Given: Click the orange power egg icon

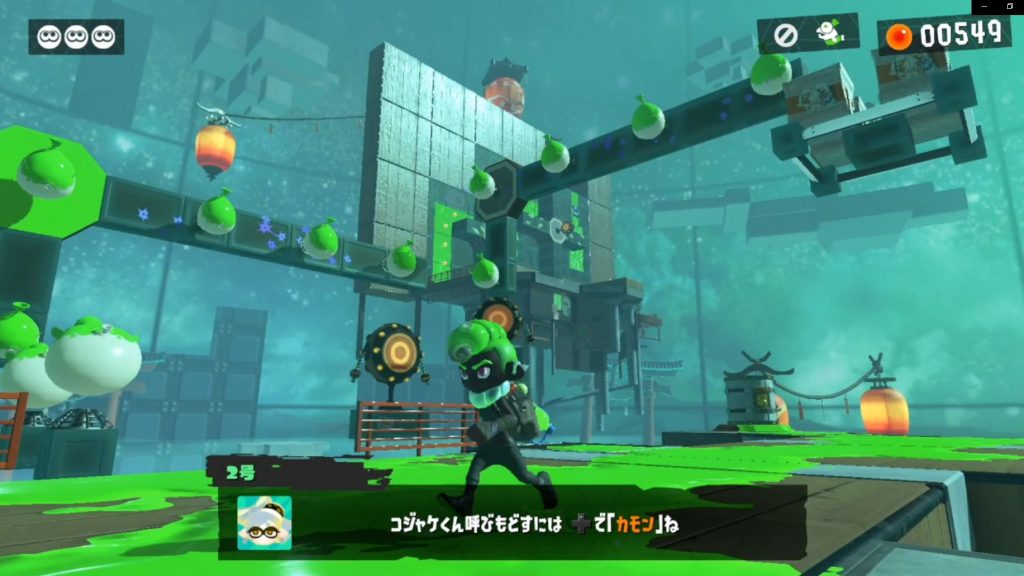Looking at the screenshot, I should [x=900, y=36].
